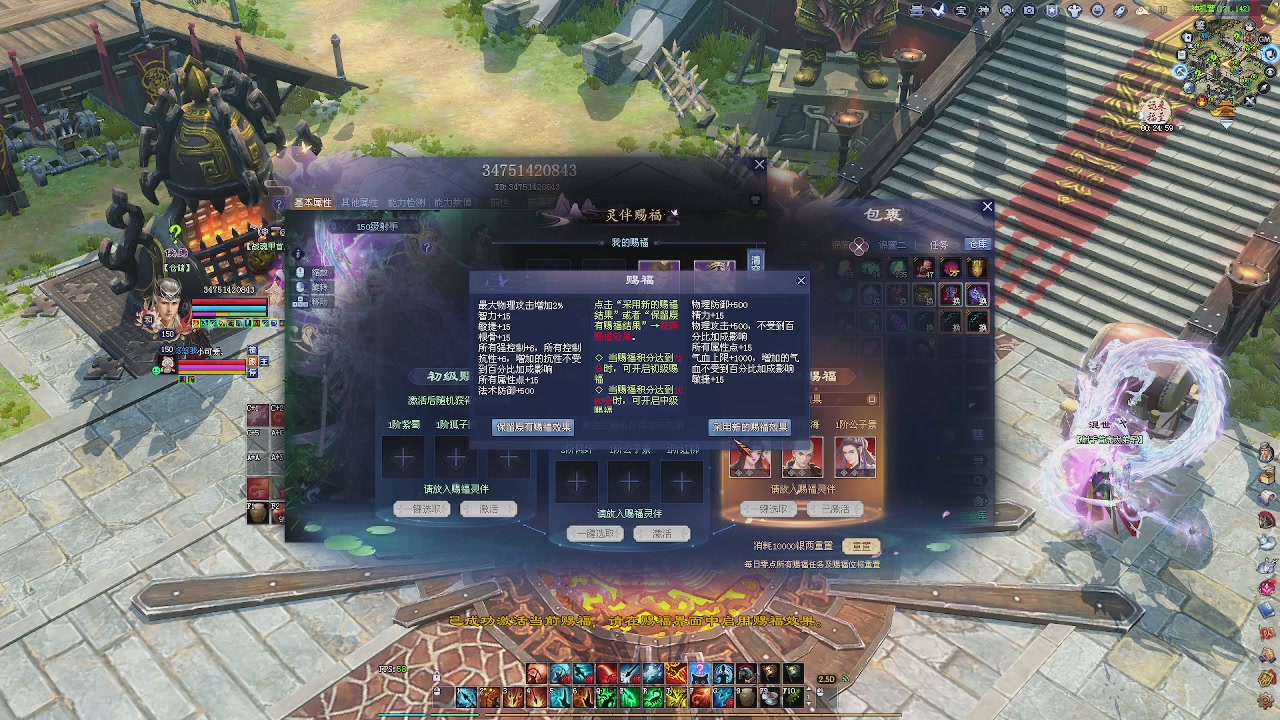Select the 公子景 companion portrait thumbnail
The image size is (1280, 720).
click(x=853, y=460)
